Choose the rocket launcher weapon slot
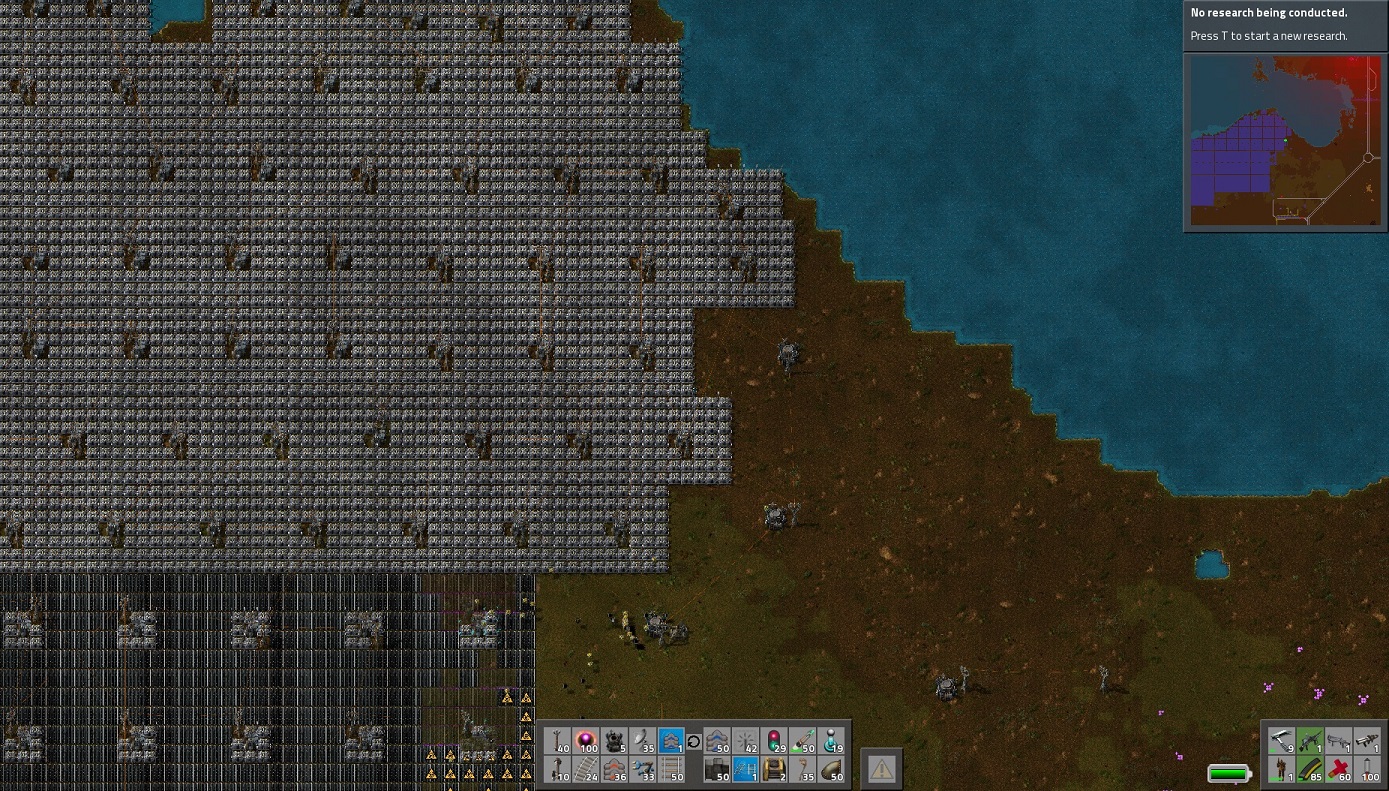The width and height of the screenshot is (1389, 791). (1367, 741)
